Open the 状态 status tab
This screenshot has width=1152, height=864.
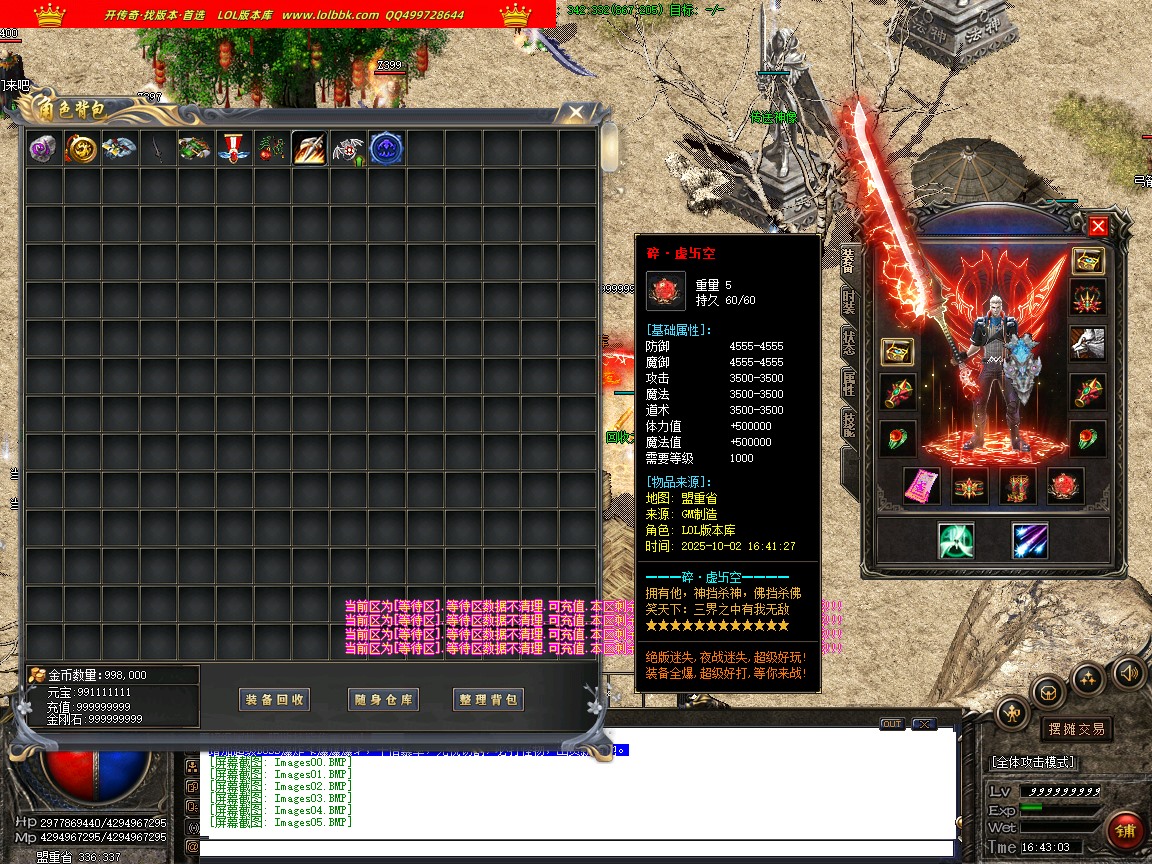pyautogui.click(x=849, y=341)
